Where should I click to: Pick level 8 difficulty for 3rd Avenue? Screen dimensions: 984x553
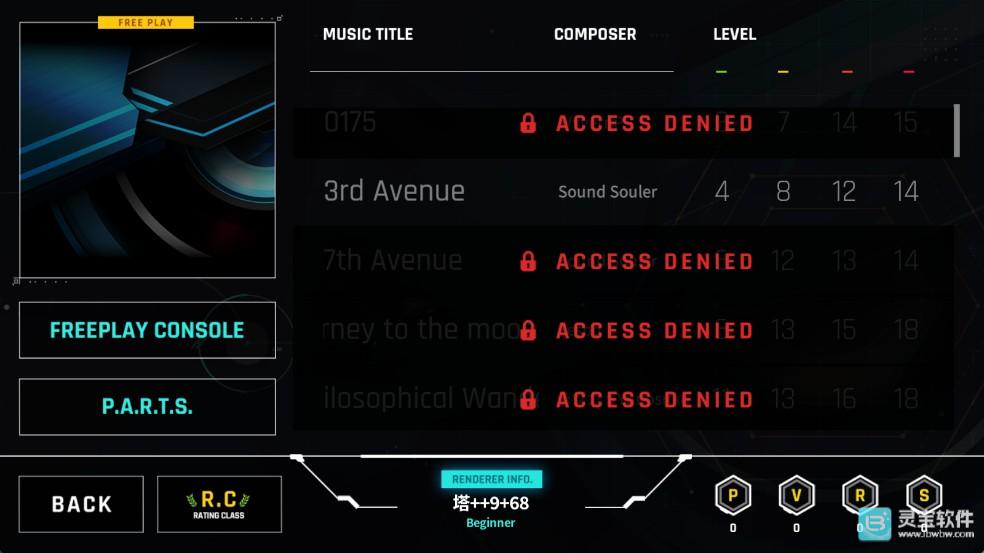(x=783, y=191)
